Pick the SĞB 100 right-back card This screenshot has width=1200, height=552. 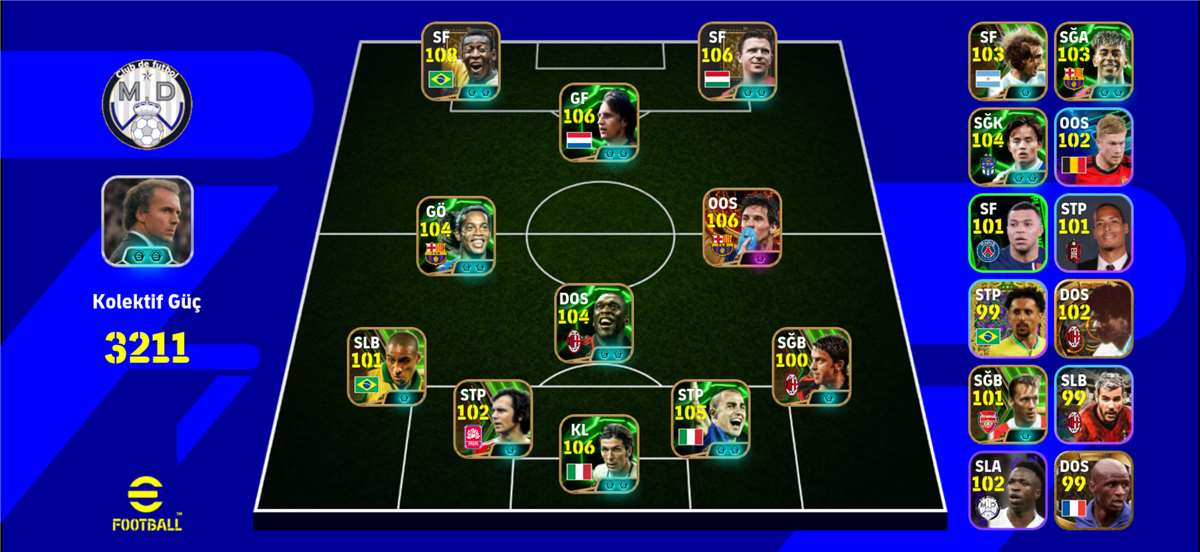(811, 367)
